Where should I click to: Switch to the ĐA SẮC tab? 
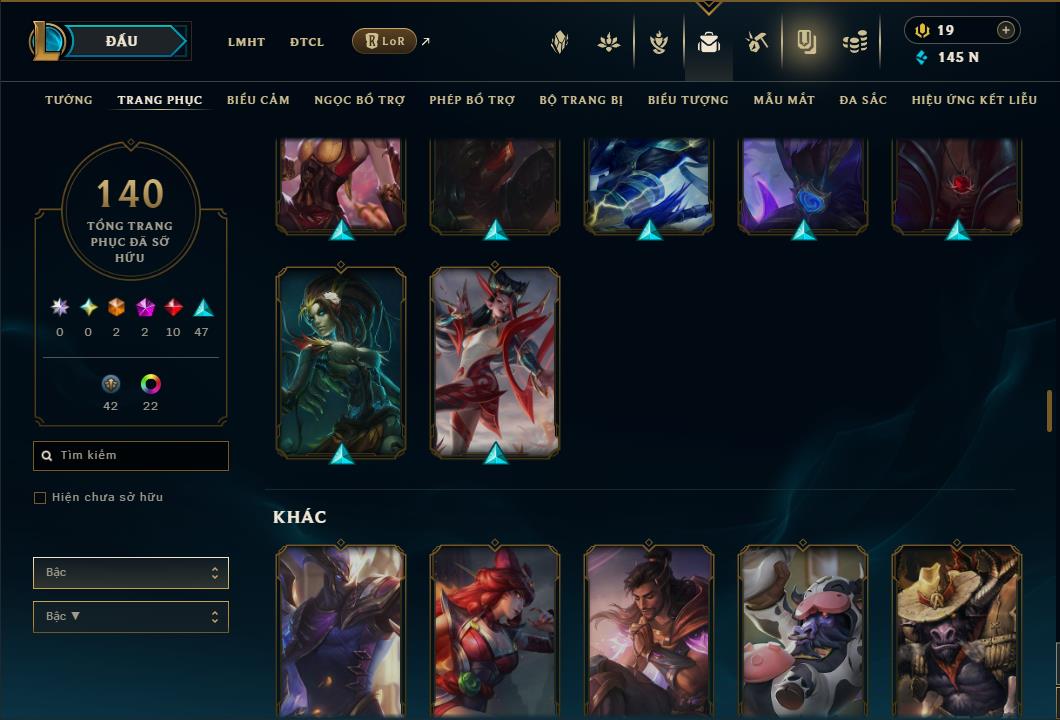pyautogui.click(x=863, y=100)
